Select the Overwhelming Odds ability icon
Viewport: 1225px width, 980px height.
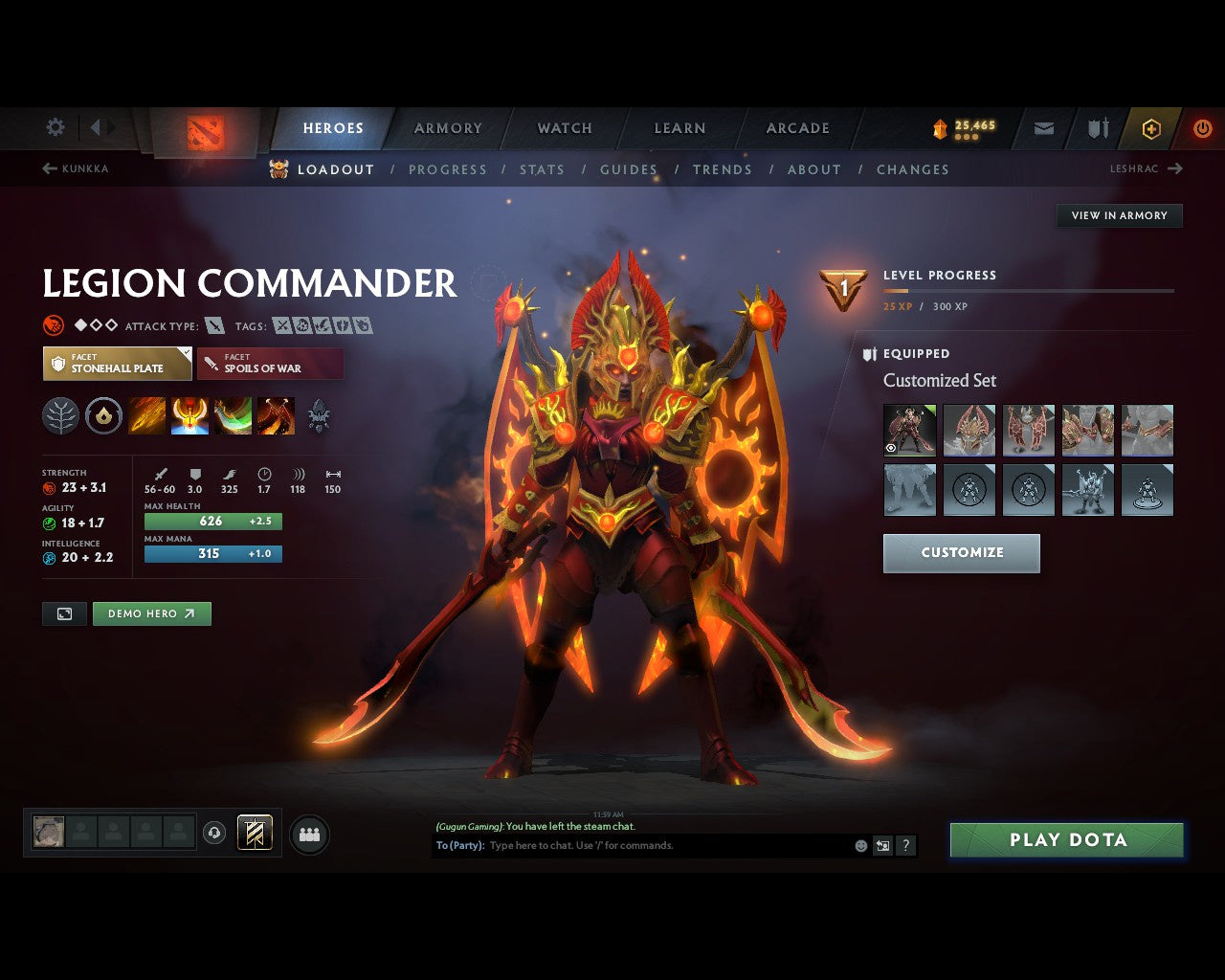point(146,415)
